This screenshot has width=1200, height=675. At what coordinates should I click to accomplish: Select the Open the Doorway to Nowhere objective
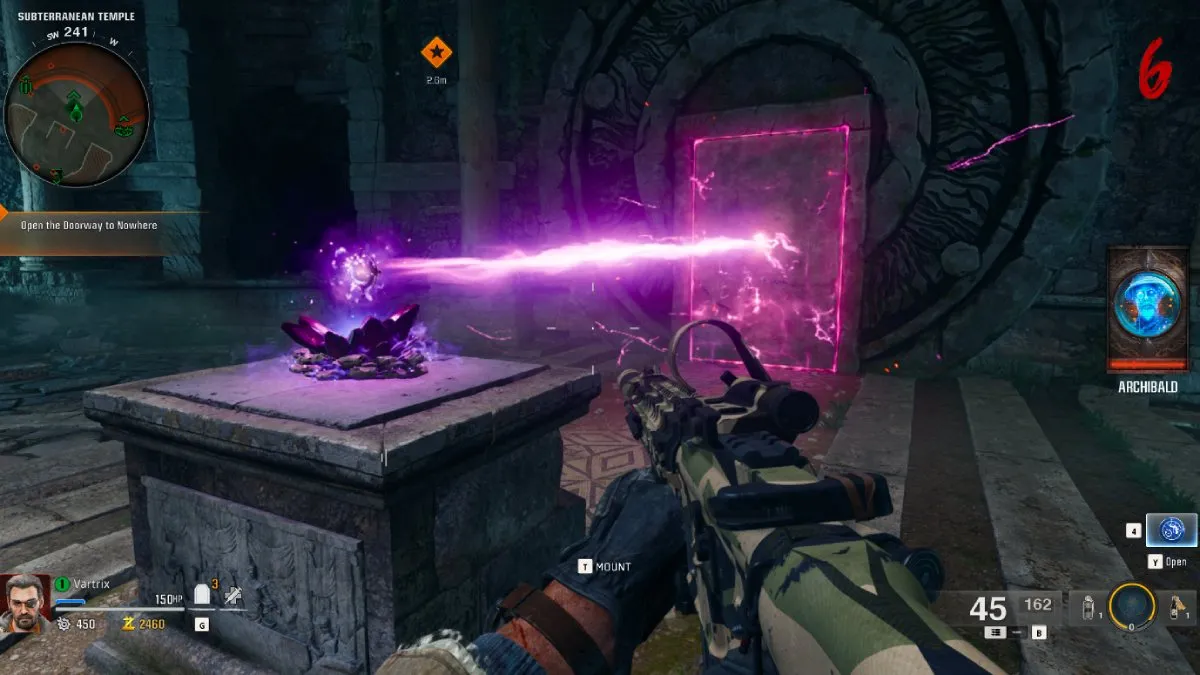click(89, 226)
